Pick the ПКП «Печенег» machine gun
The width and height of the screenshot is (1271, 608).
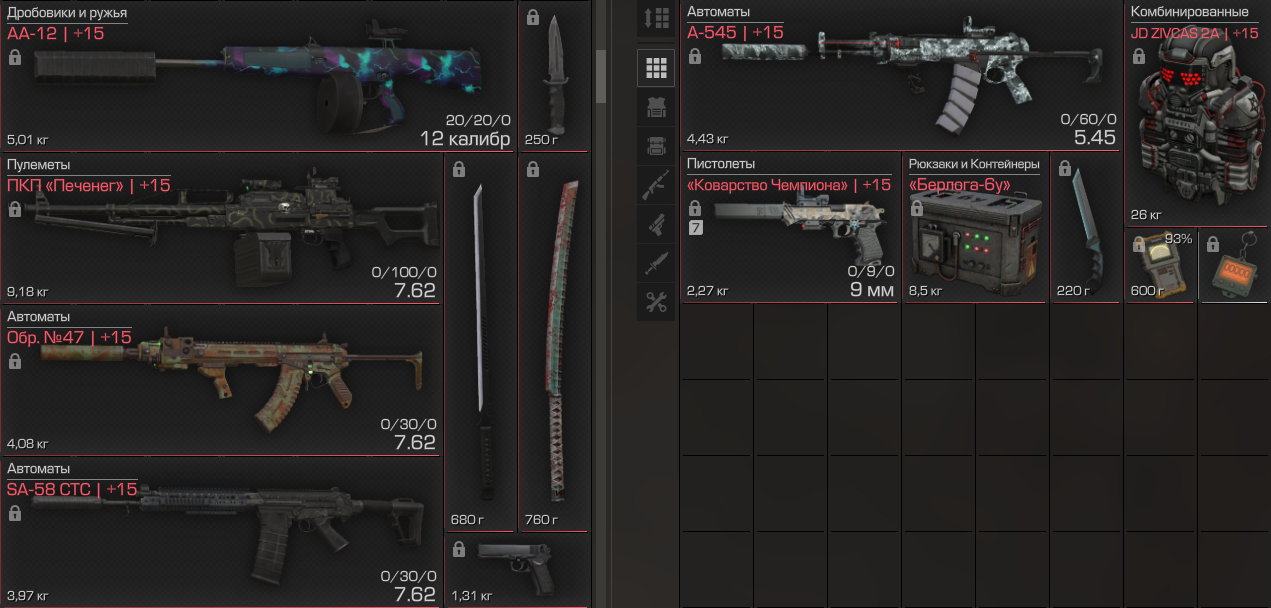pos(222,230)
